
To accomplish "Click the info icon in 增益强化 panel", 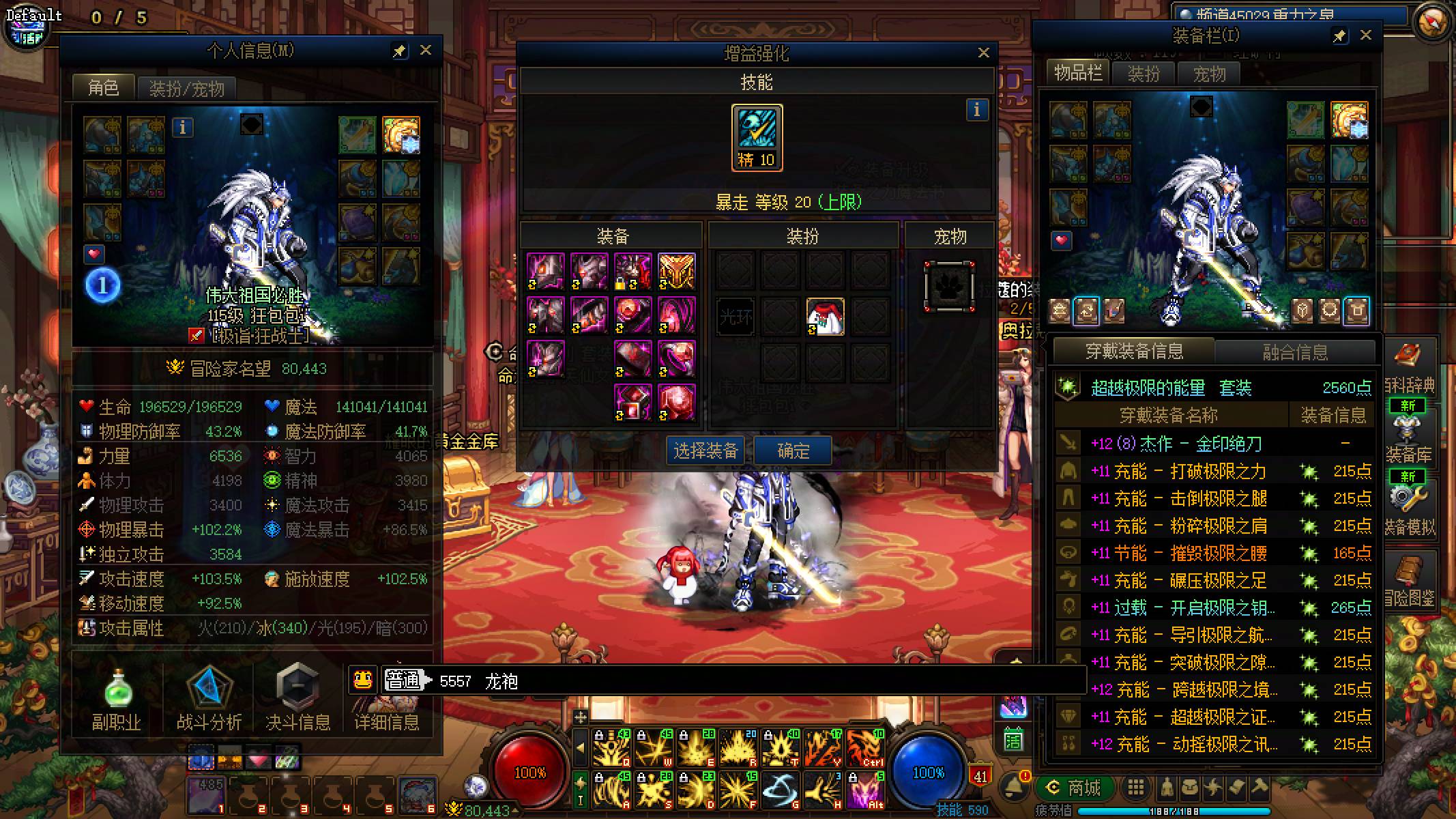I will (976, 109).
